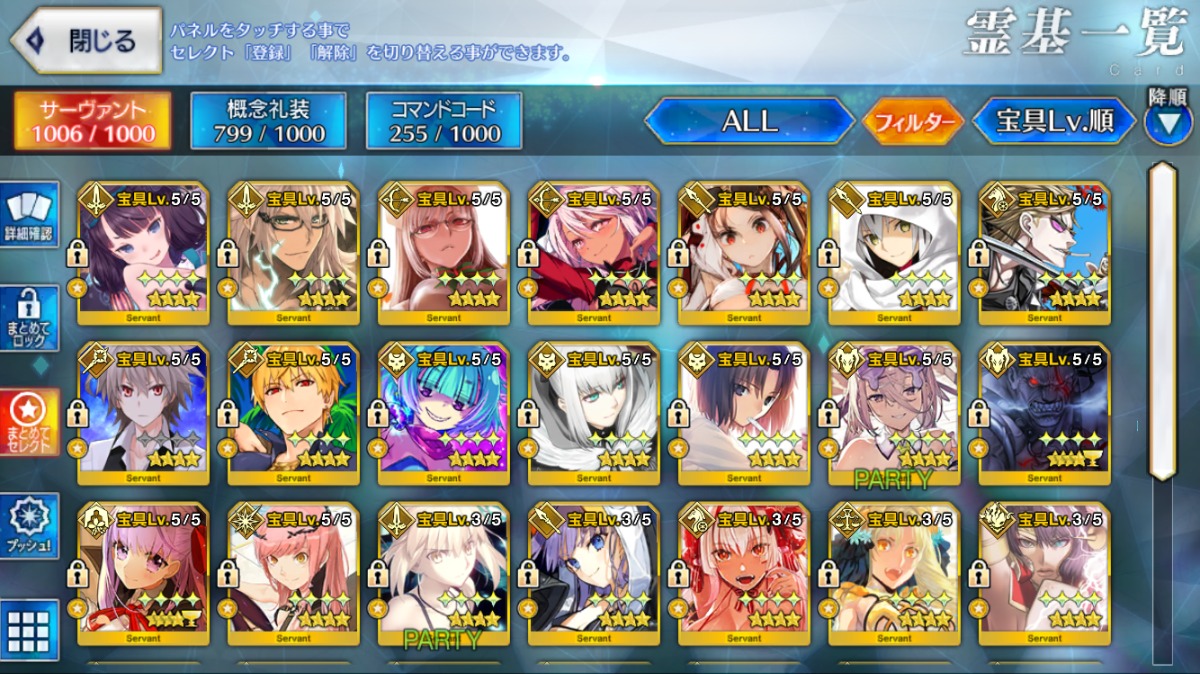The width and height of the screenshot is (1200, 674).
Task: Click the プッシュ! side button
Action: point(29,526)
